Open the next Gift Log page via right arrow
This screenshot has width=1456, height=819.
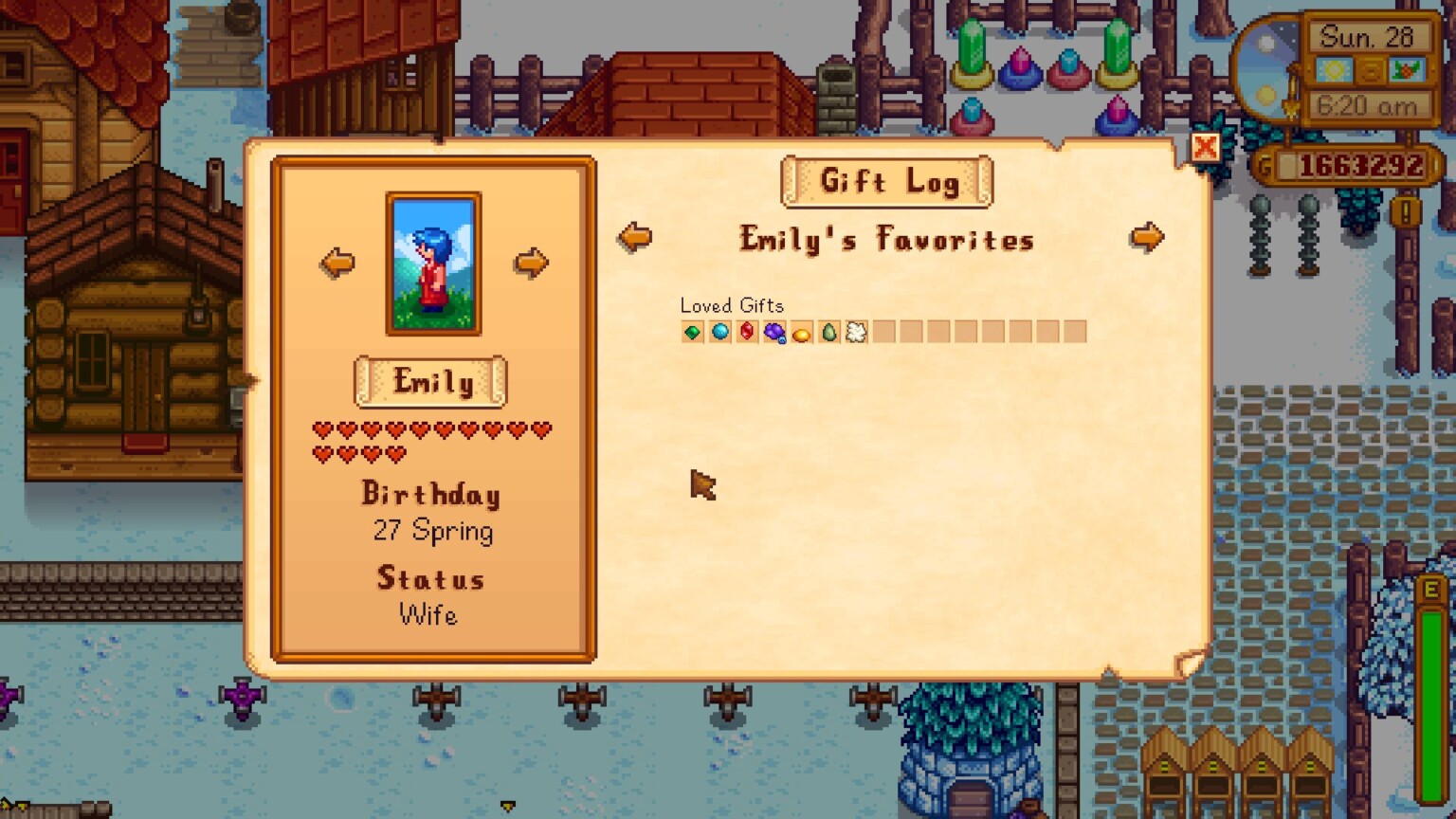pos(1147,239)
